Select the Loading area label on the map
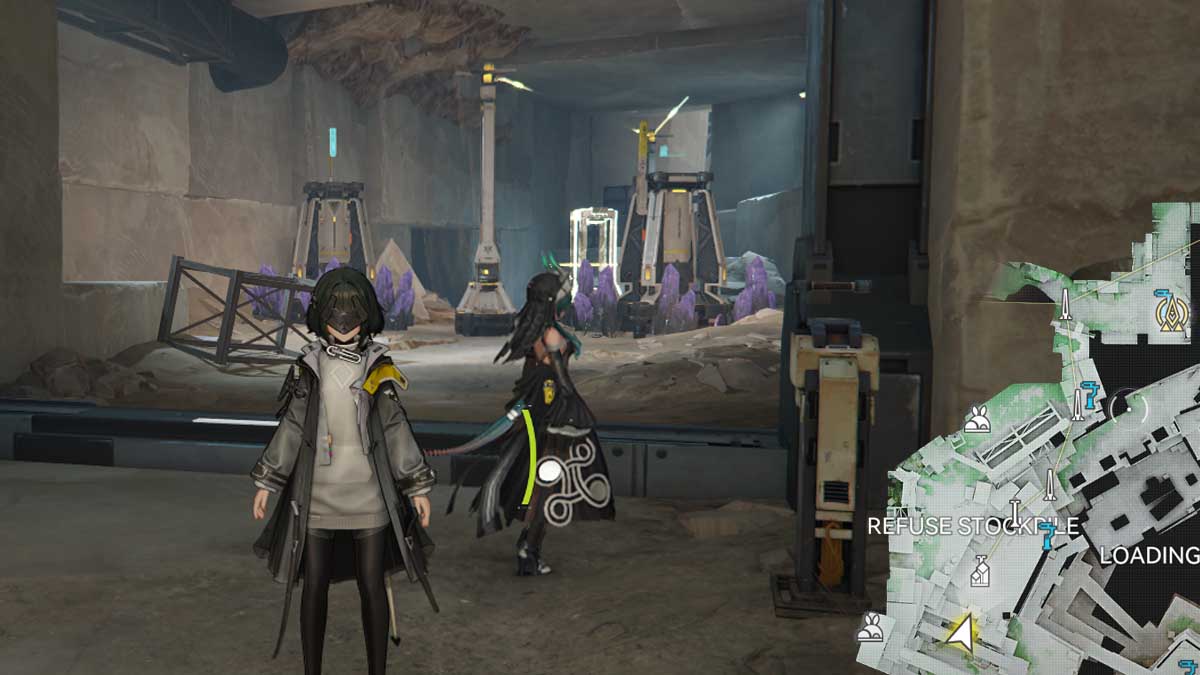This screenshot has height=675, width=1200. (x=1149, y=555)
